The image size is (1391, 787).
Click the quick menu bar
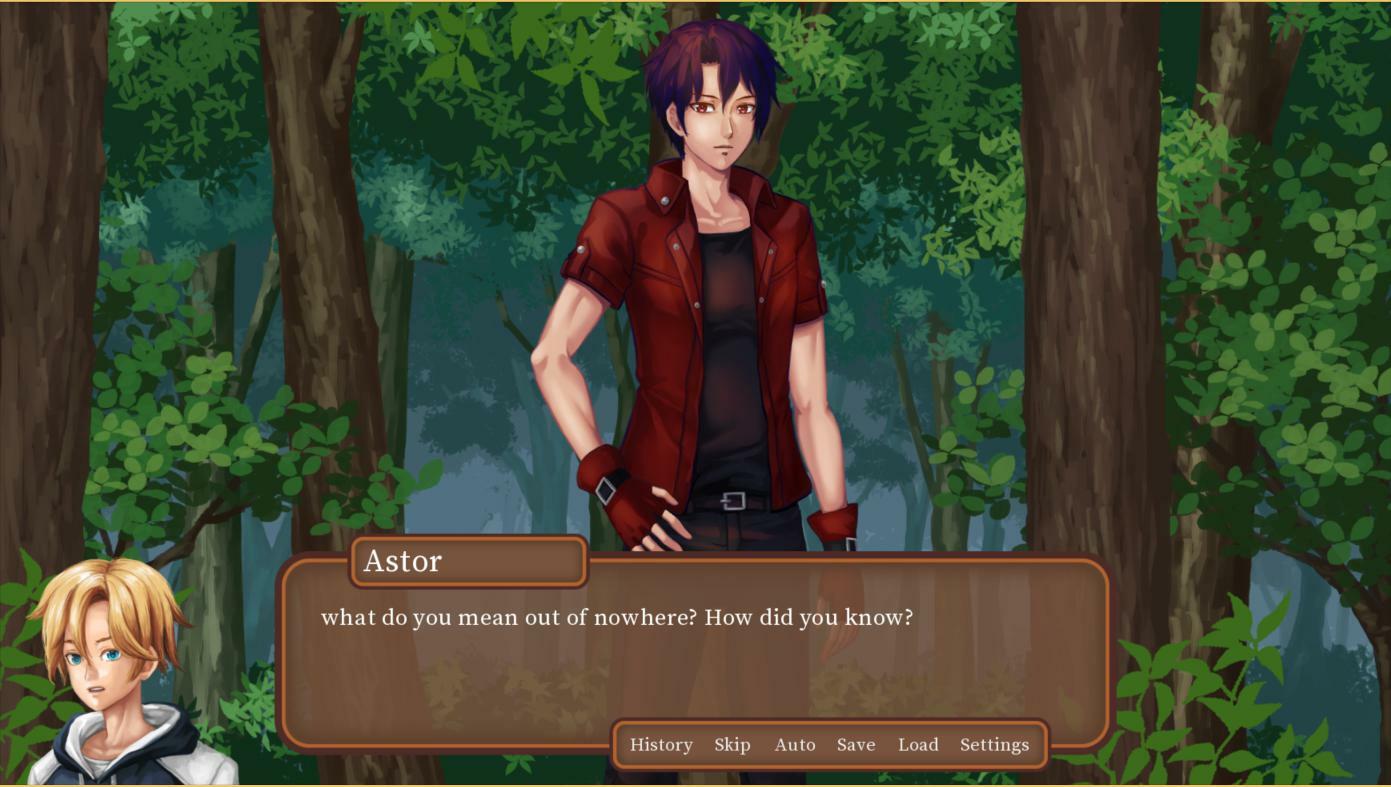click(830, 744)
